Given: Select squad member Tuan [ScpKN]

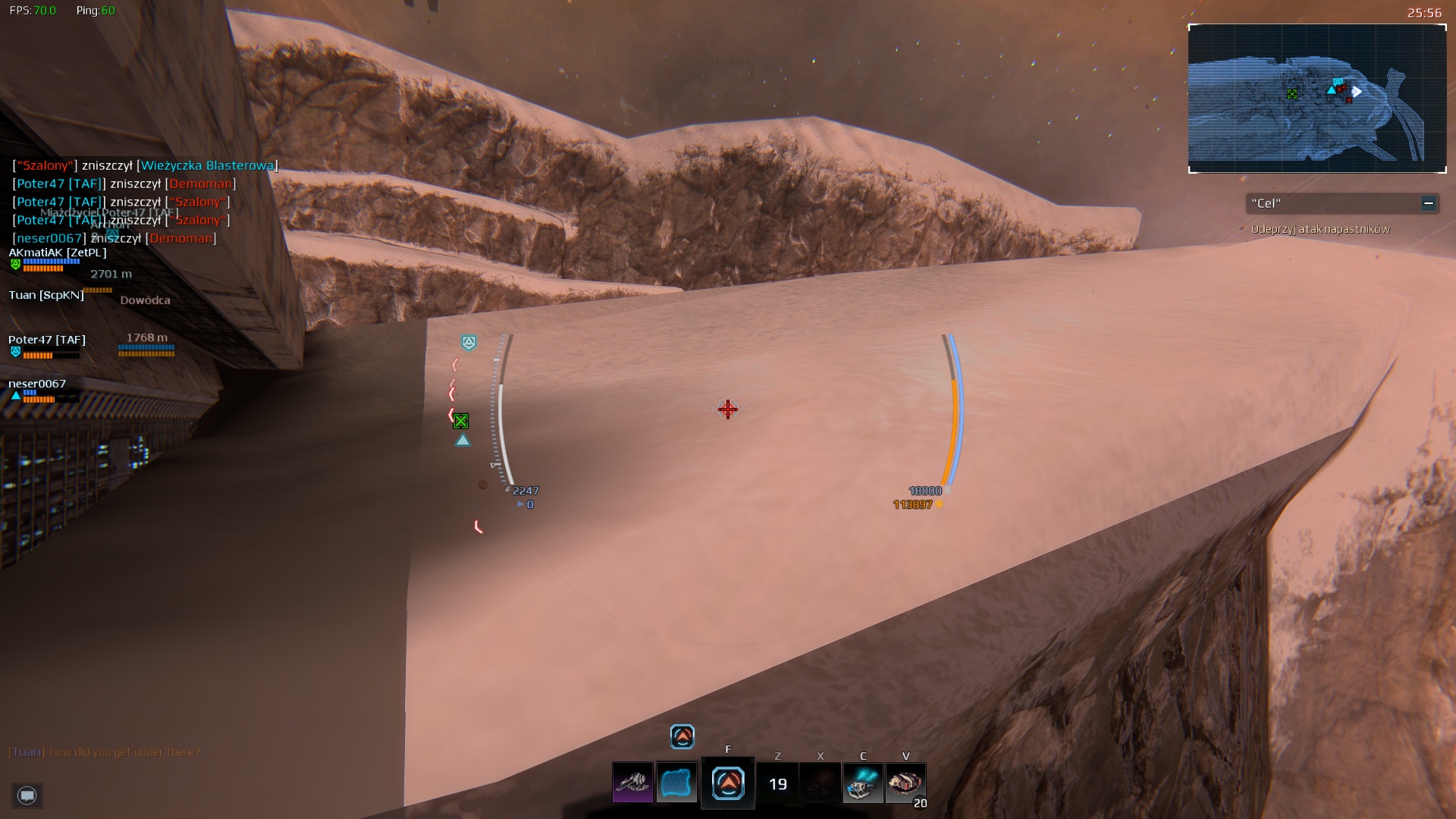Looking at the screenshot, I should tap(46, 295).
